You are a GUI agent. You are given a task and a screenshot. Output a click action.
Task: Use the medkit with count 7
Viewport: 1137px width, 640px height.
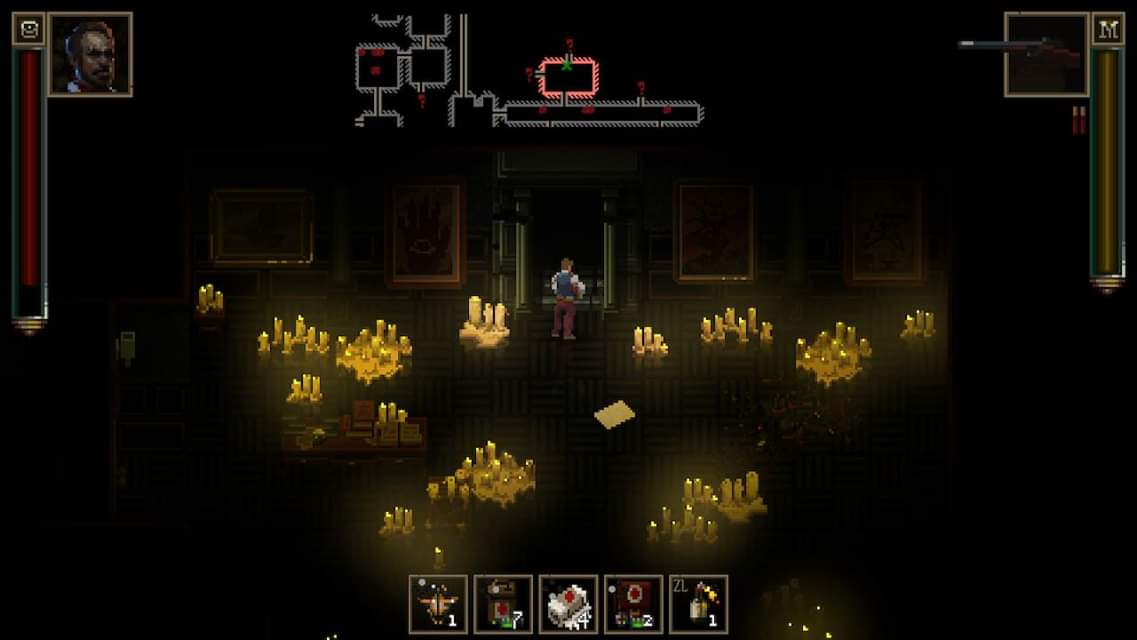click(x=503, y=604)
